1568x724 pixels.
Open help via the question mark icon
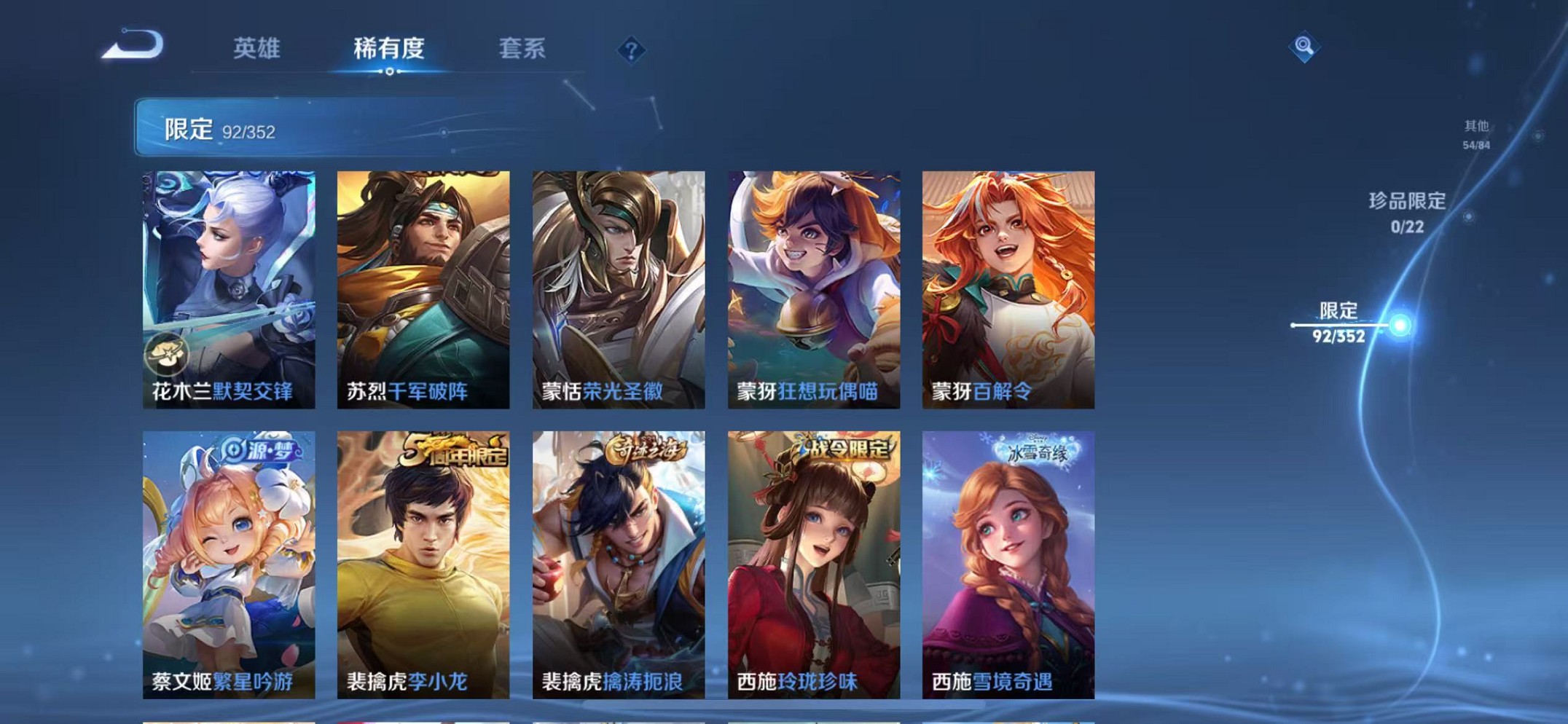(x=631, y=50)
